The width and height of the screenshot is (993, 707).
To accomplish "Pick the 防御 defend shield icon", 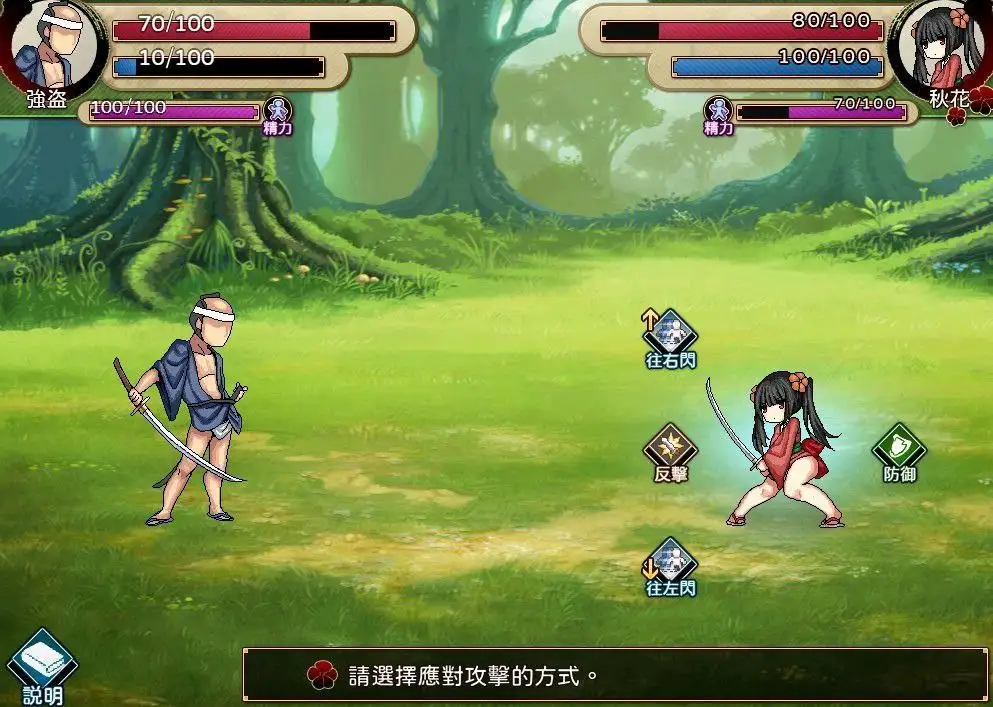I will point(899,448).
